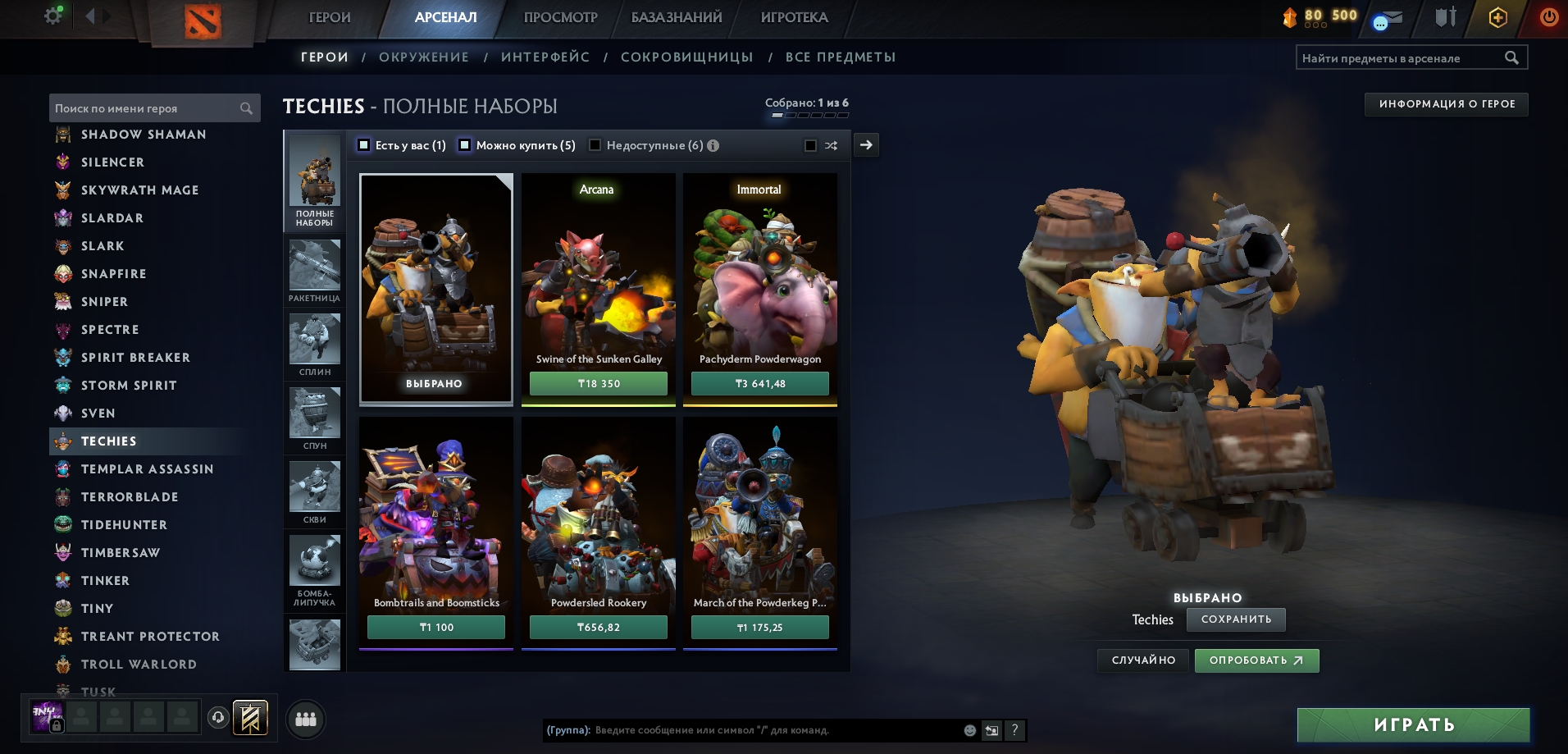Viewport: 1568px width, 754px height.
Task: Click the arsenal item search field
Action: pos(1401,58)
